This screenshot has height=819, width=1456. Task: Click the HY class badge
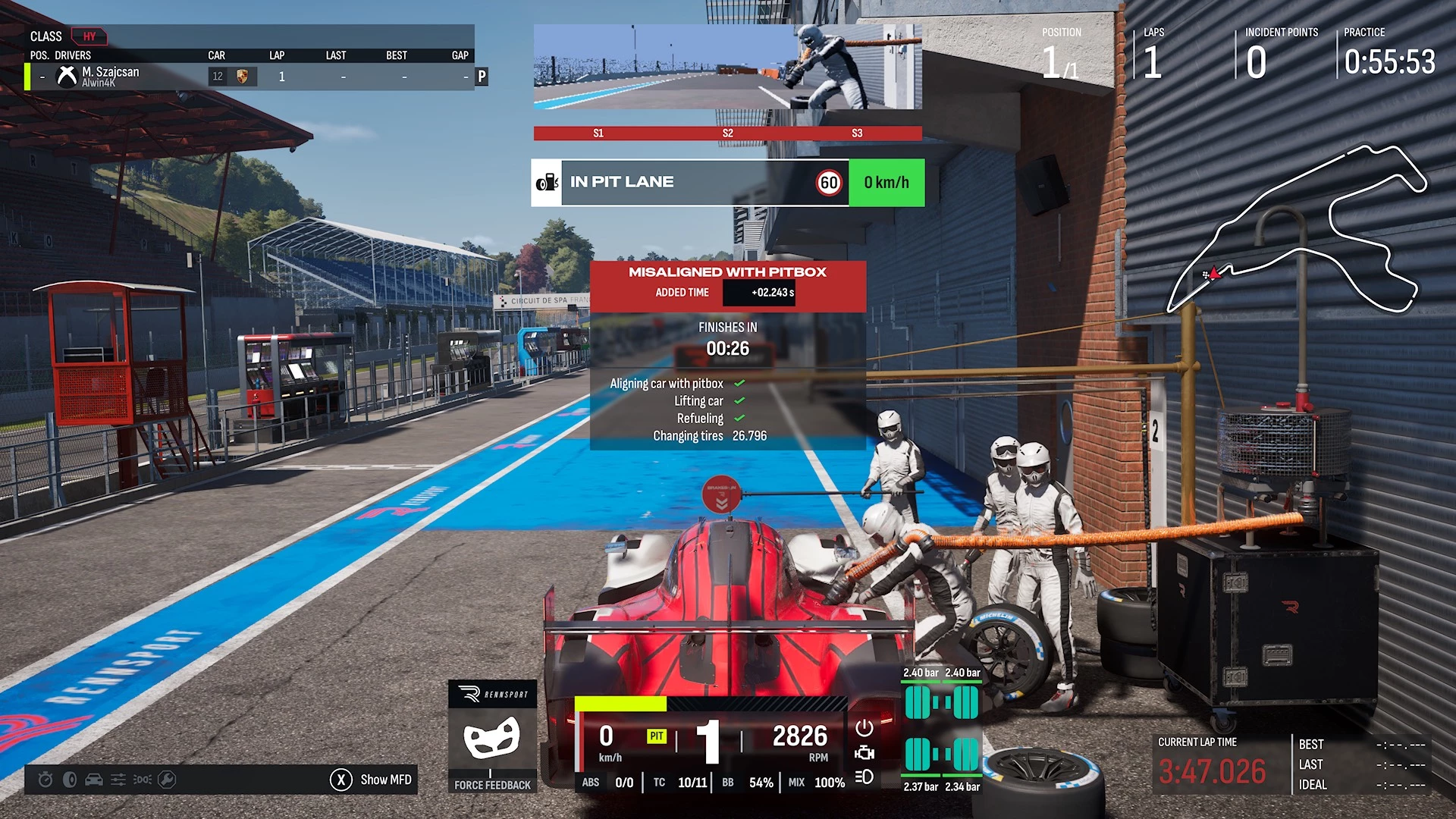pos(89,36)
